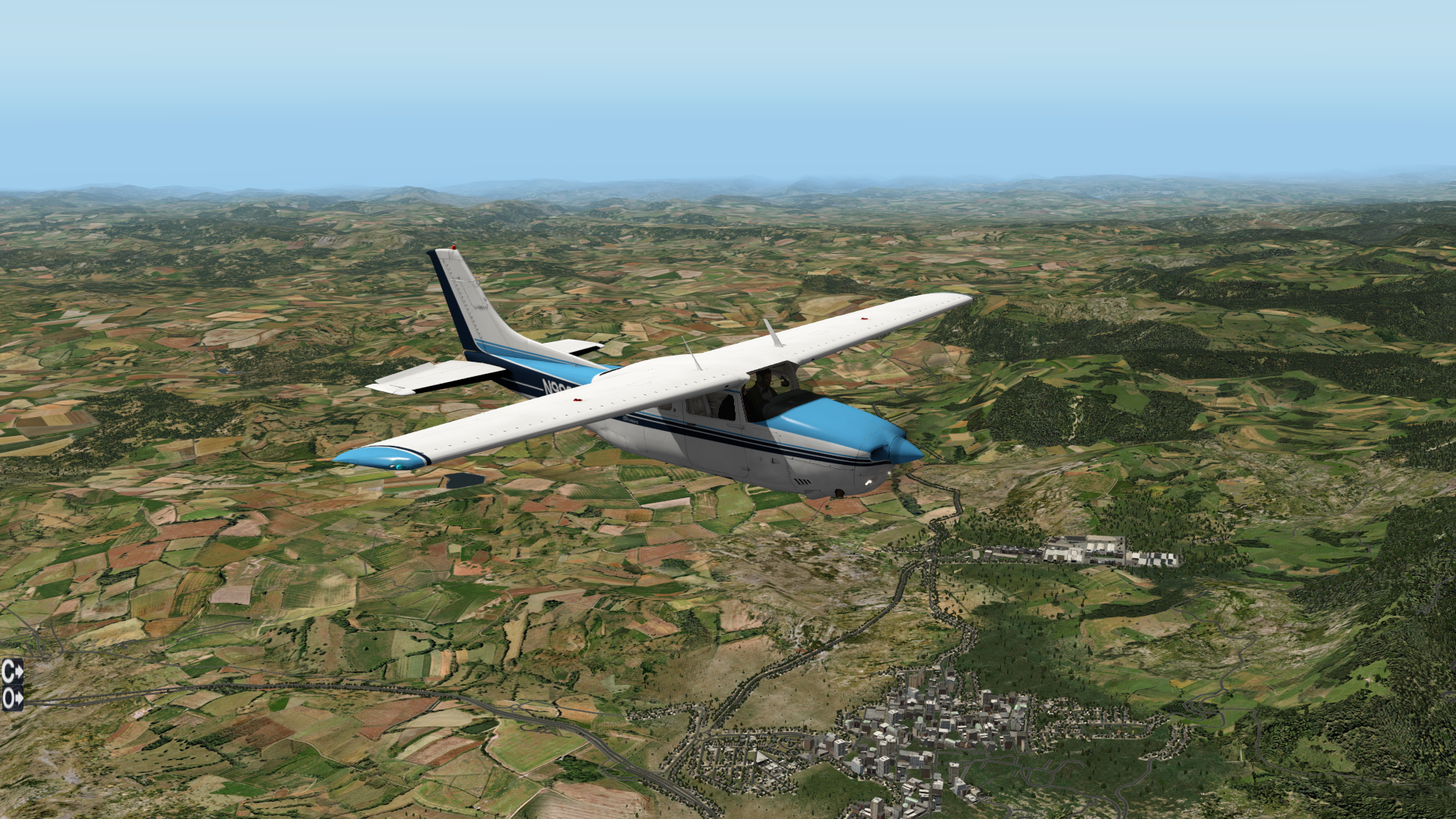The image size is (1456, 819).
Task: Open the O arrow side panel
Action: click(x=12, y=698)
